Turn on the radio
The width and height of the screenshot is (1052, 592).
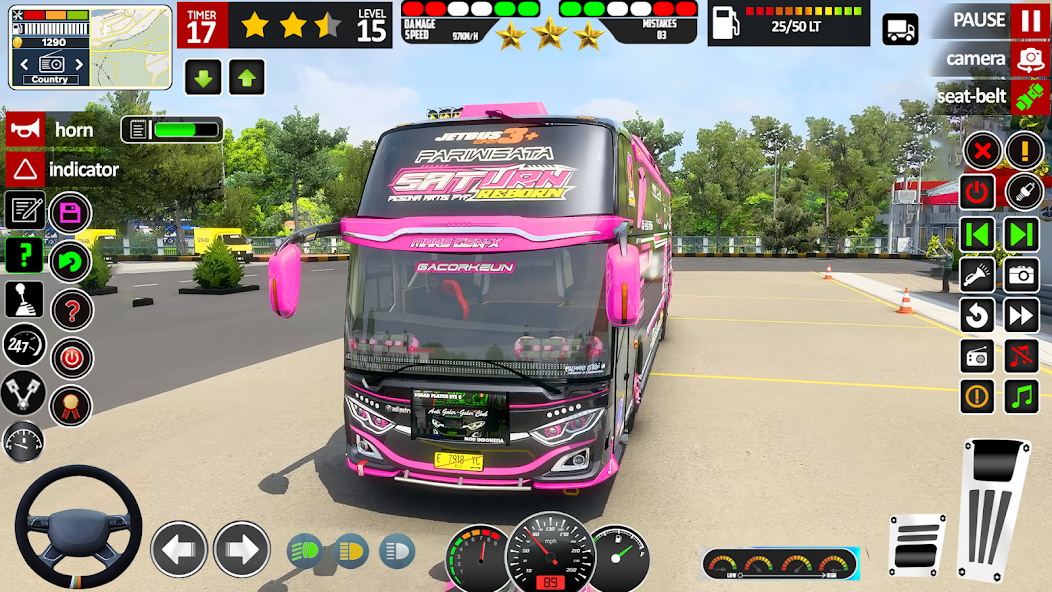point(977,356)
